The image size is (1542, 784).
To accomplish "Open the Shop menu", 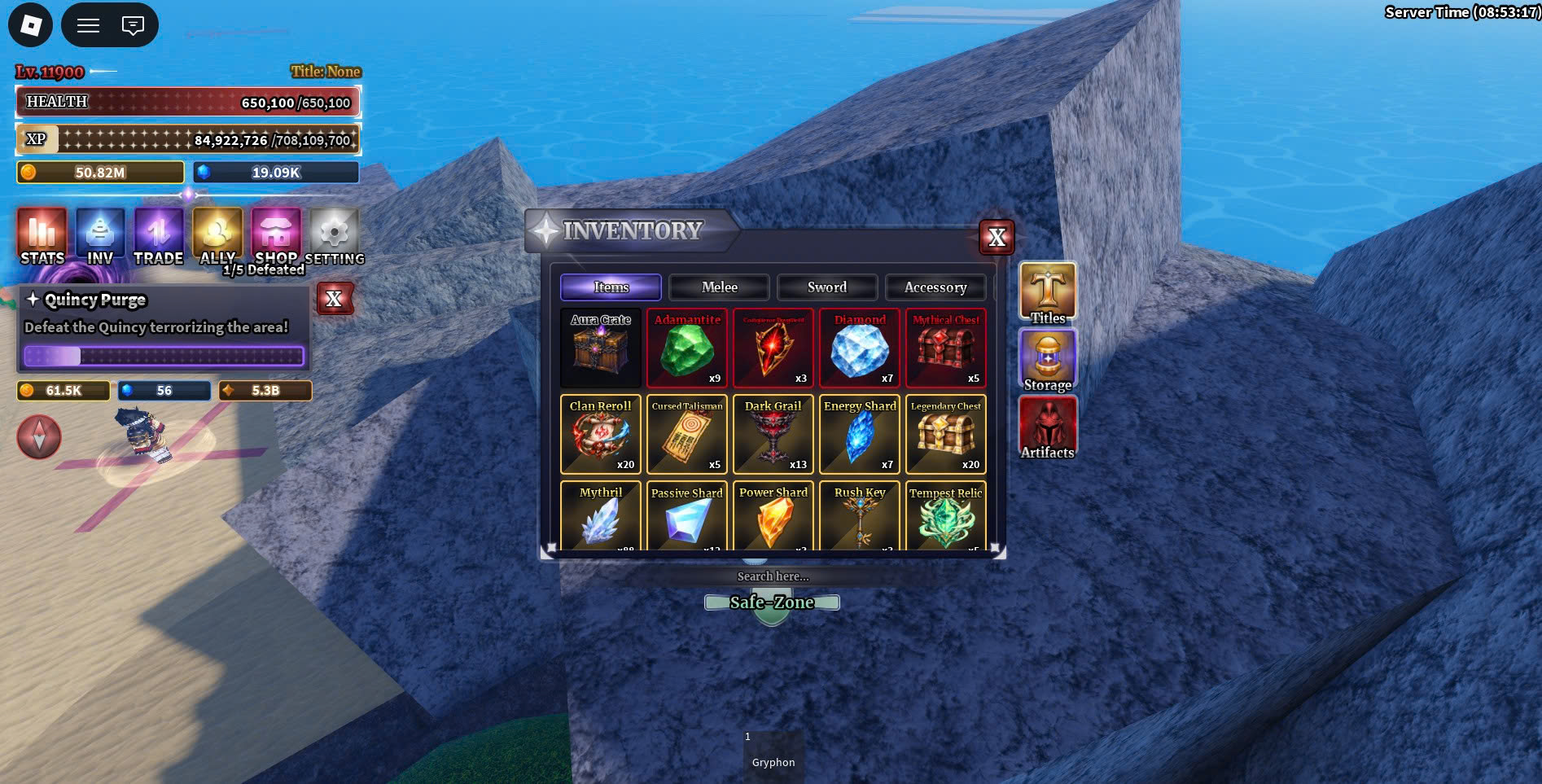I will click(276, 237).
